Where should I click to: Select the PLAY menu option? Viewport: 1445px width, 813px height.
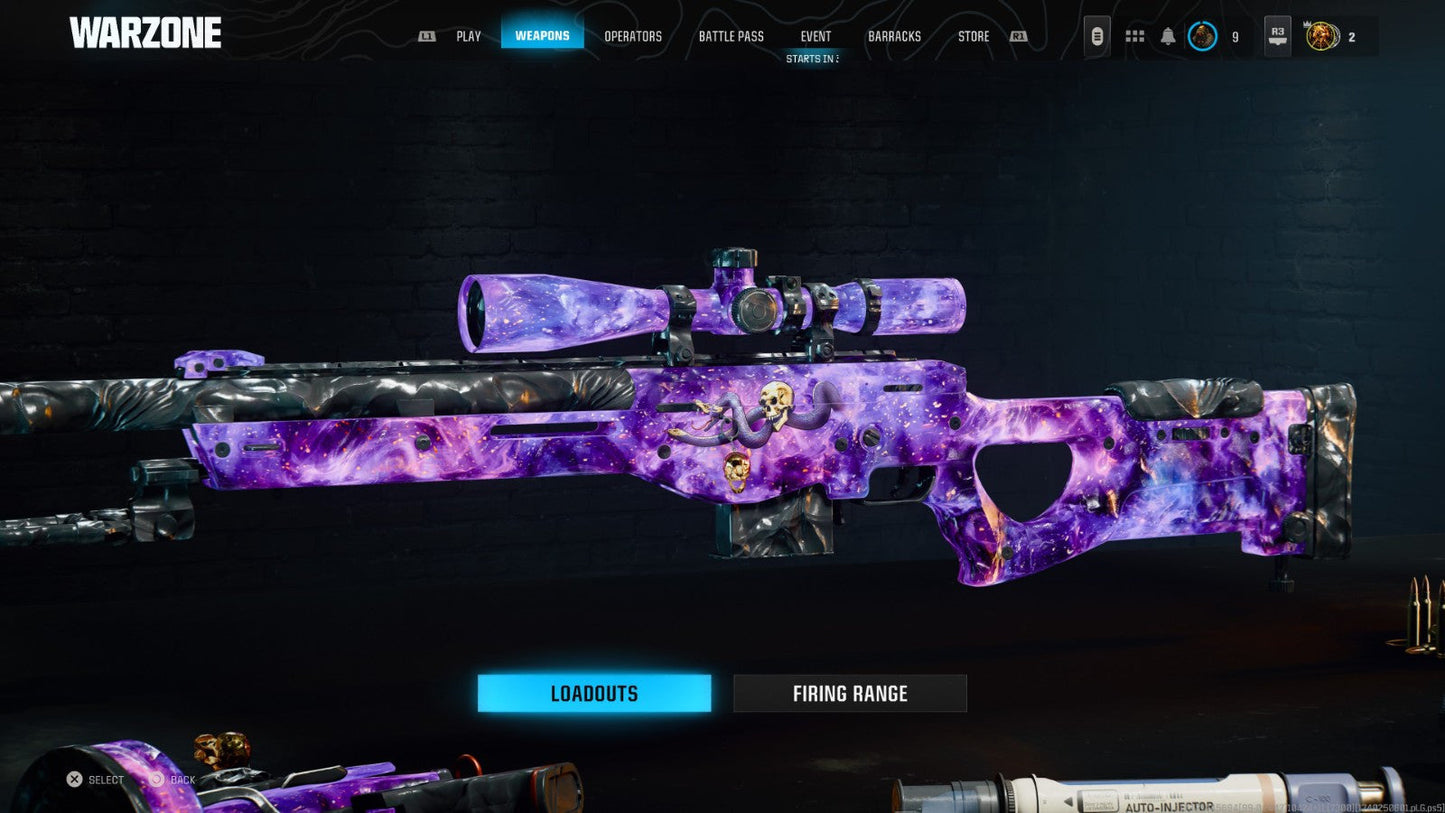click(468, 35)
